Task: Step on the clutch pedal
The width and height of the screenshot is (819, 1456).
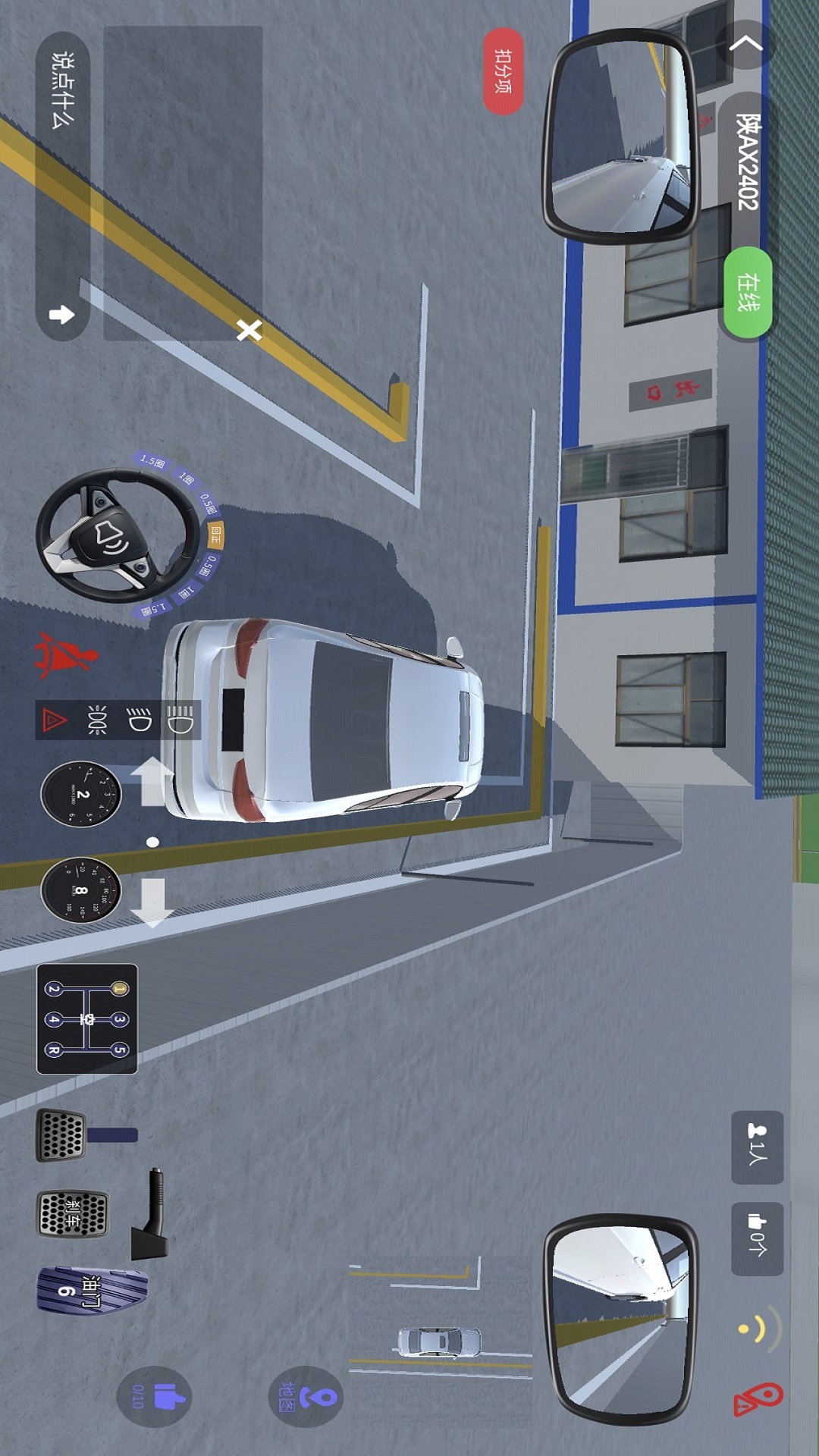Action: [x=61, y=1135]
